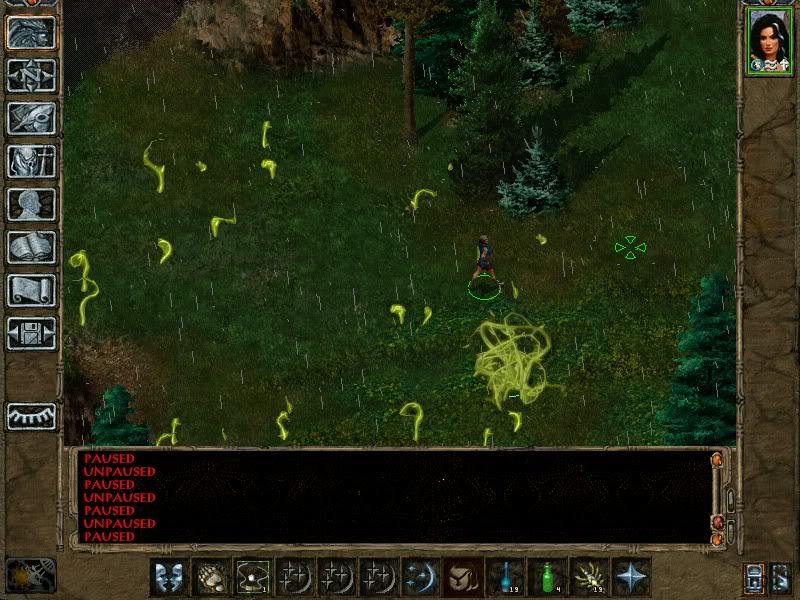Use the blue potion quick item
The image size is (800, 600).
click(x=505, y=577)
